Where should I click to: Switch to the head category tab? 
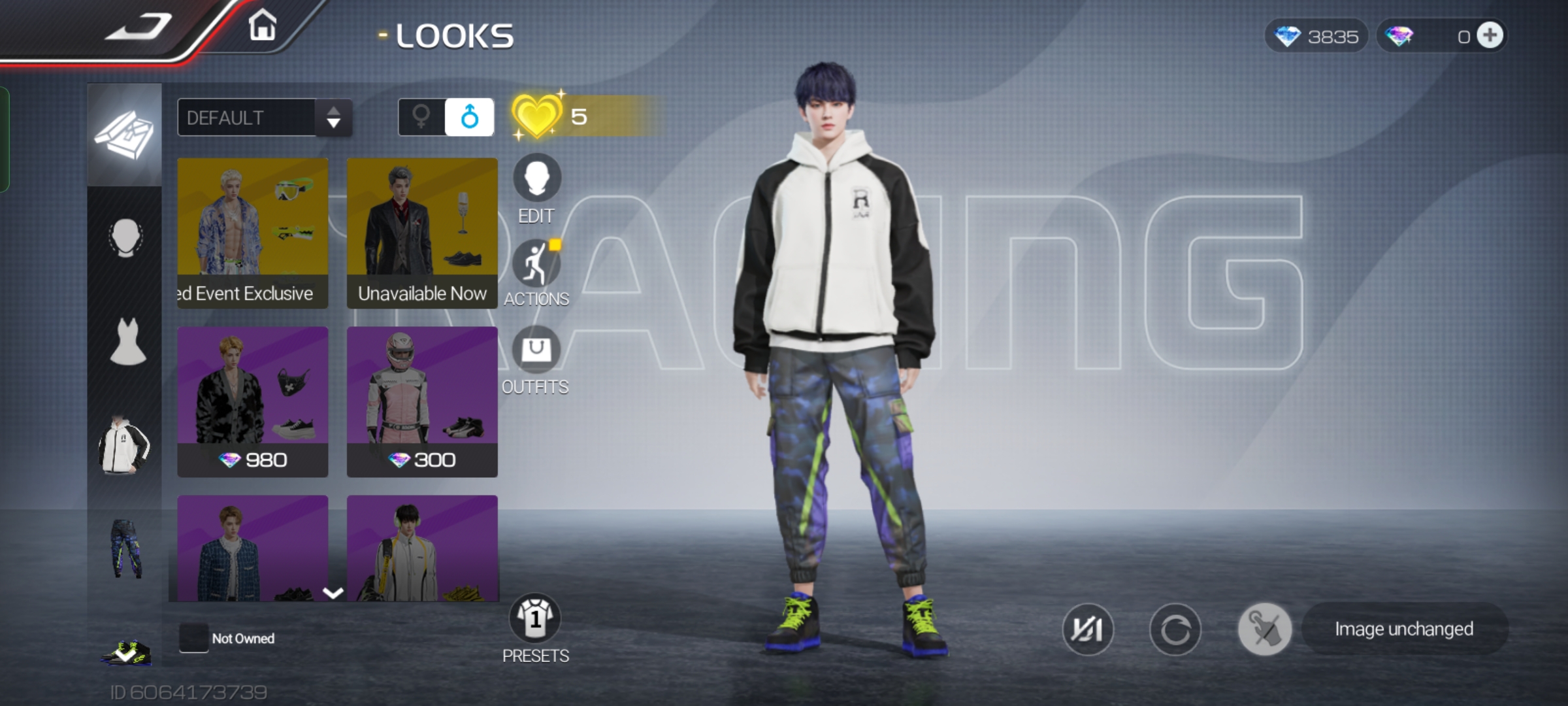(x=125, y=239)
